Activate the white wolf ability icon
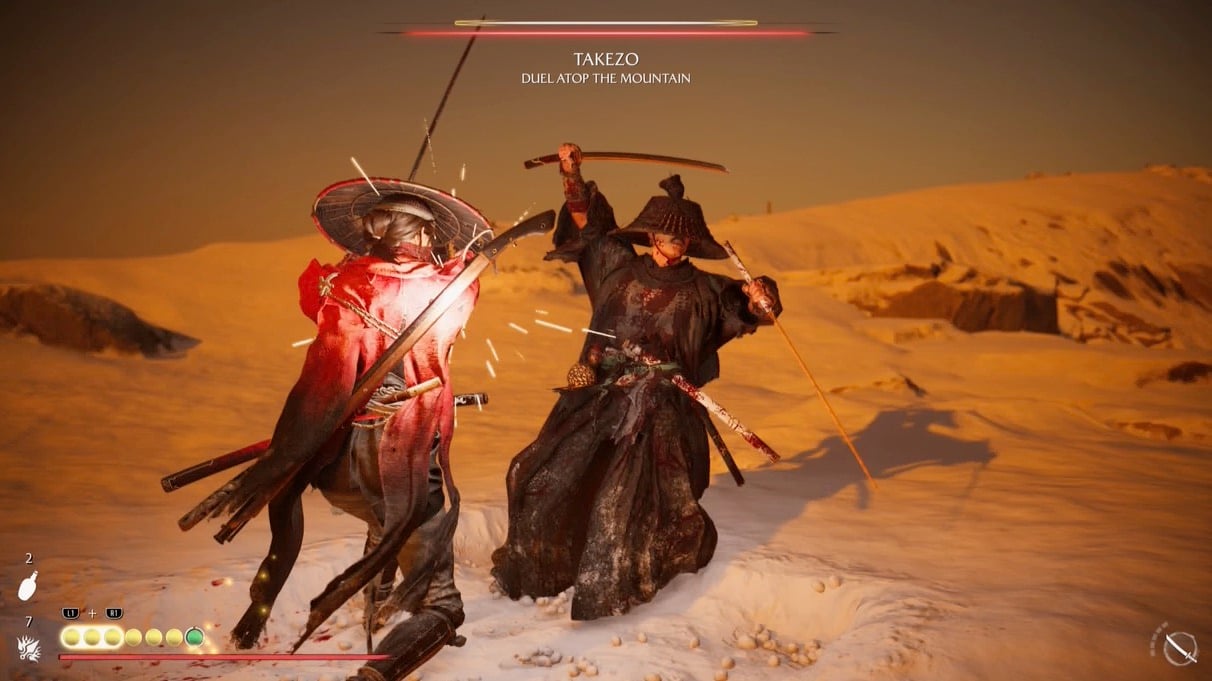Image resolution: width=1212 pixels, height=681 pixels. tap(29, 648)
